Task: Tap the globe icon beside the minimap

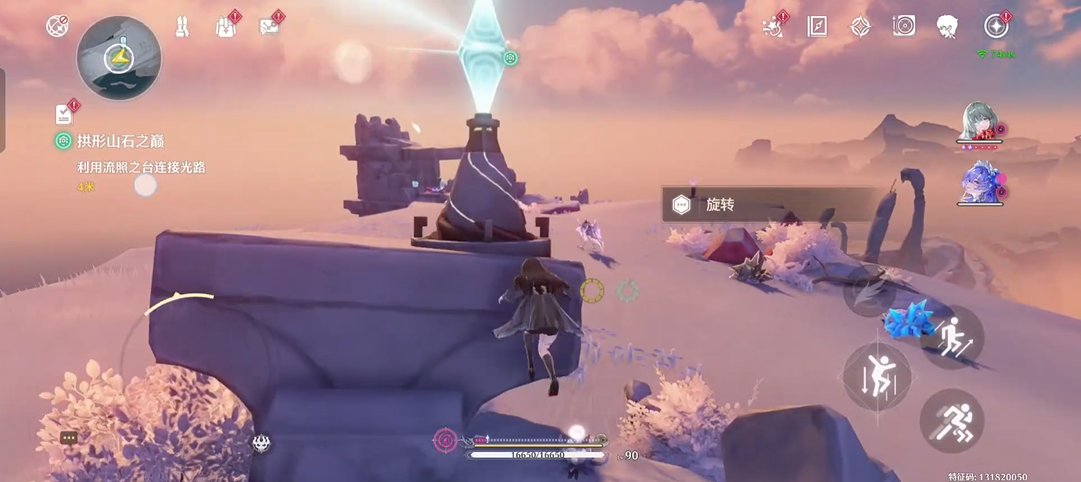Action: tap(57, 26)
